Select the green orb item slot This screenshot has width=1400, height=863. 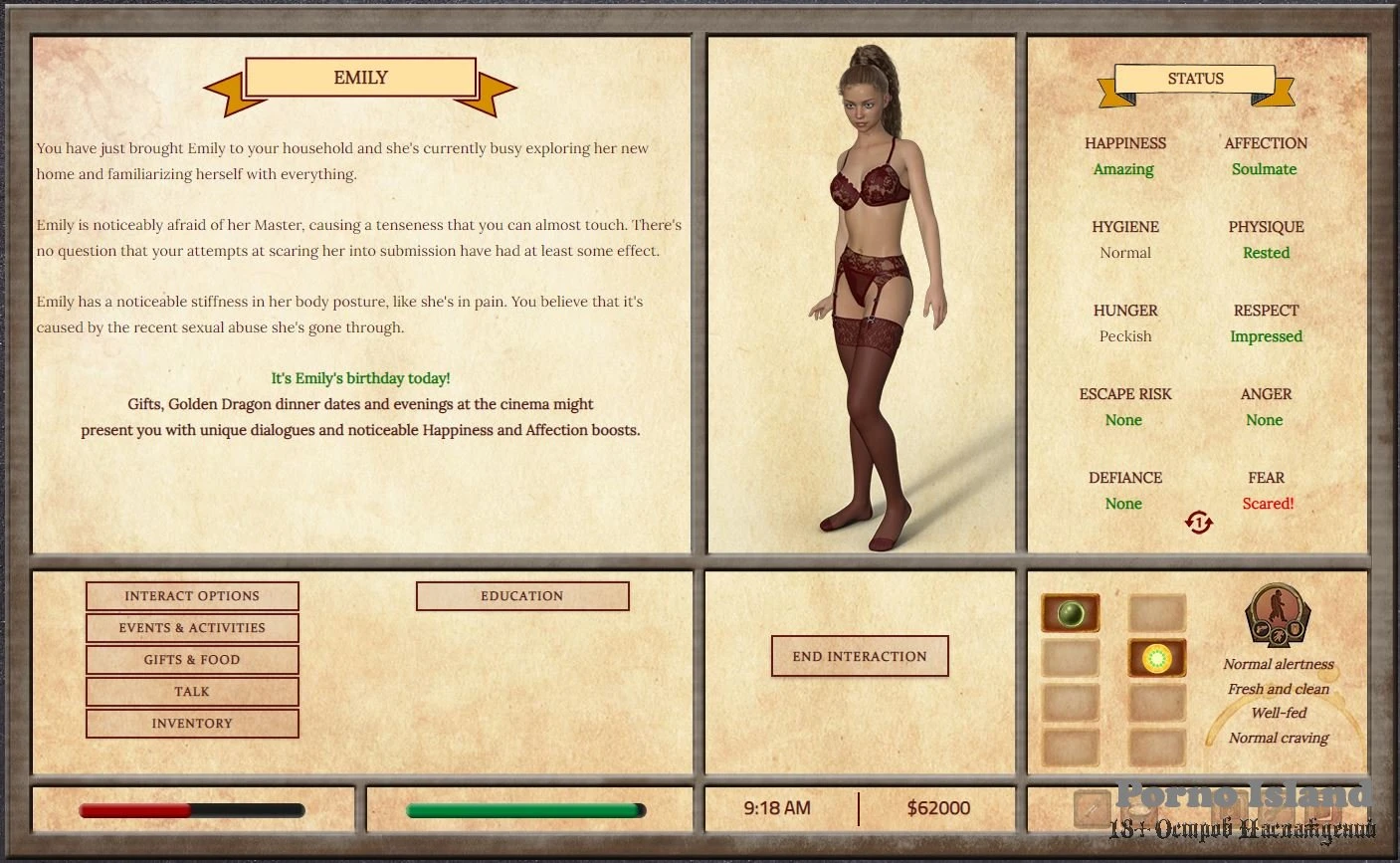(x=1071, y=613)
